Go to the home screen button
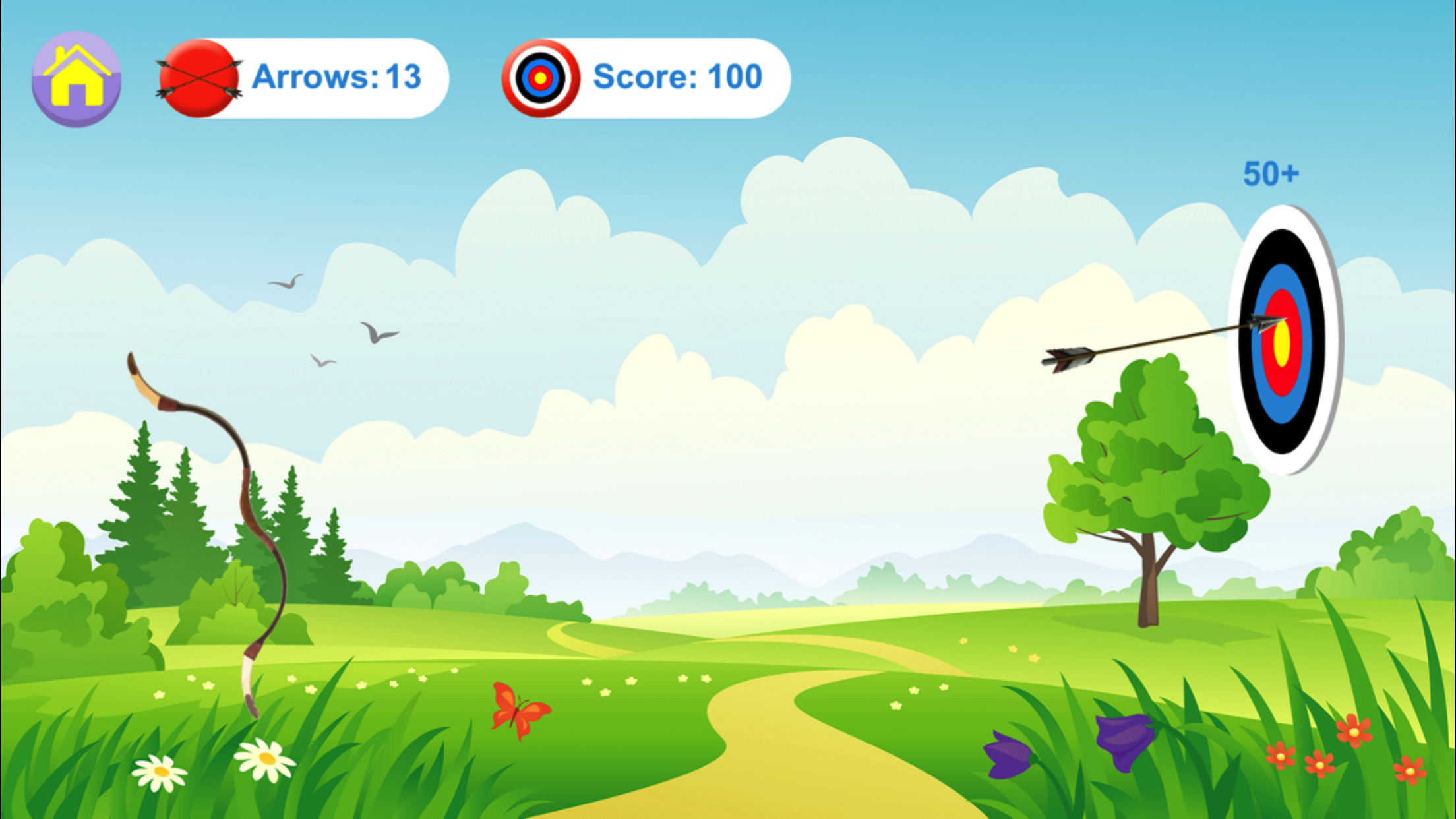1456x819 pixels. click(76, 78)
